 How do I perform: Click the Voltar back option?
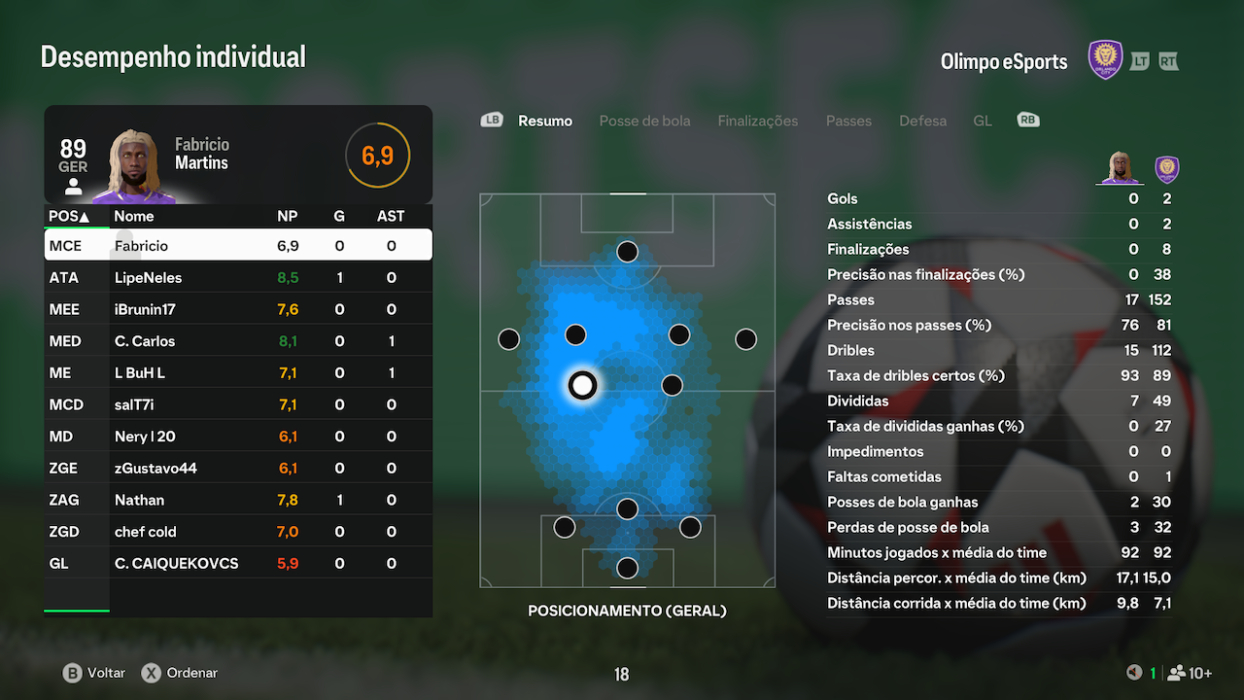coord(95,673)
